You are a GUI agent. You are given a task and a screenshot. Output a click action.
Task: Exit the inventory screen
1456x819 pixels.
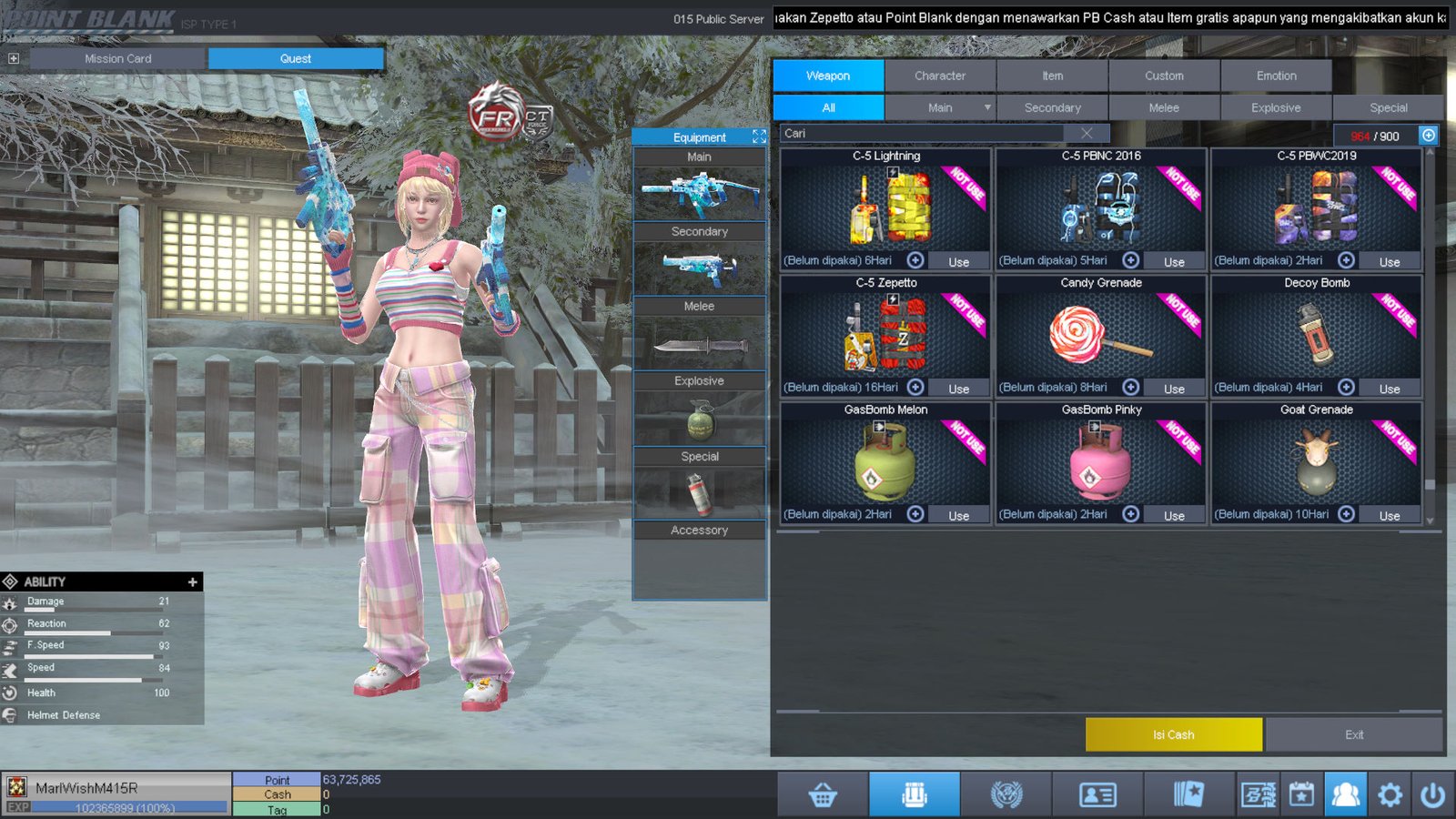point(1354,734)
